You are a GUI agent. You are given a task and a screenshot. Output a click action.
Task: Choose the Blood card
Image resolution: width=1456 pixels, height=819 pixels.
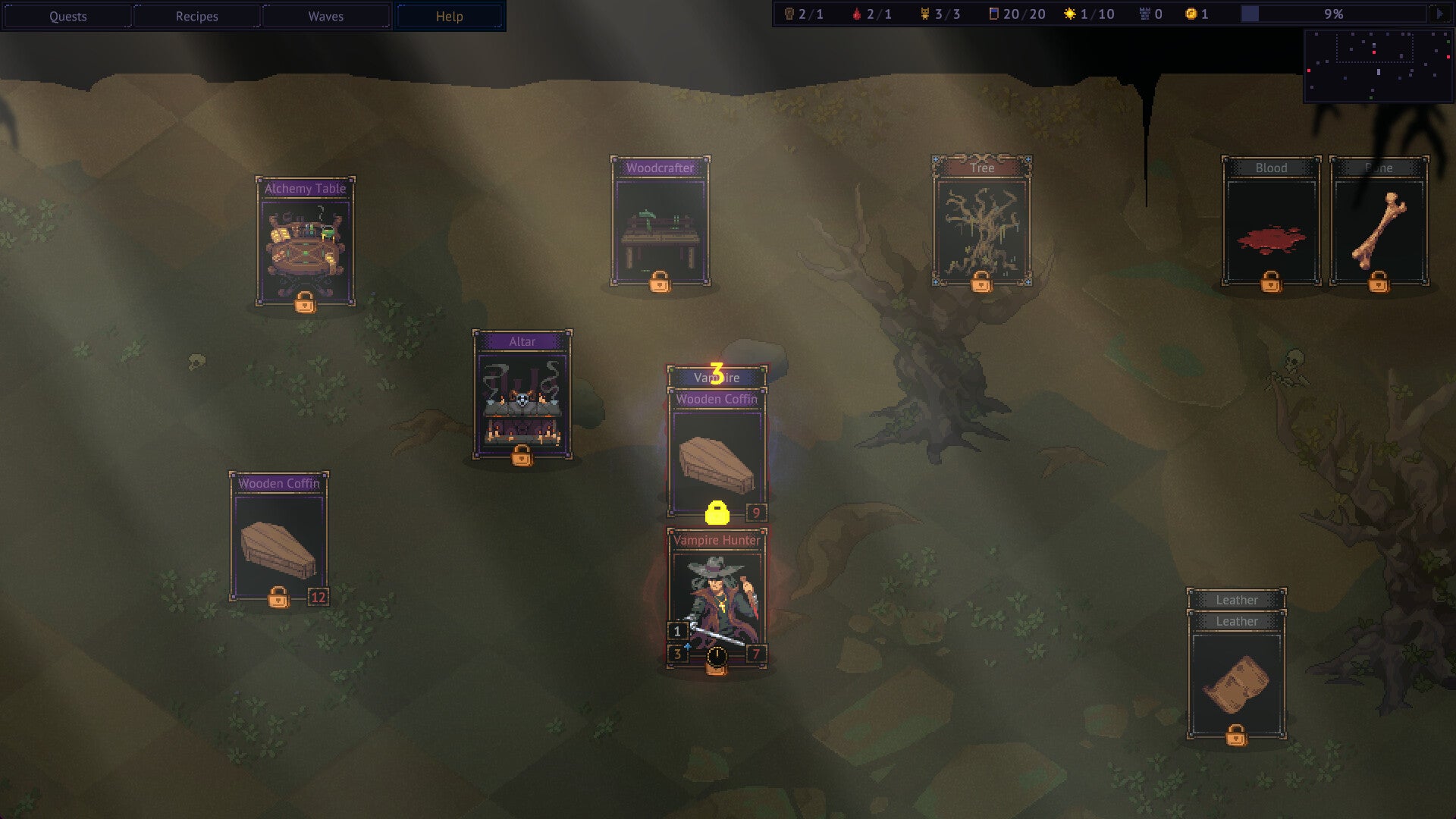click(1271, 224)
